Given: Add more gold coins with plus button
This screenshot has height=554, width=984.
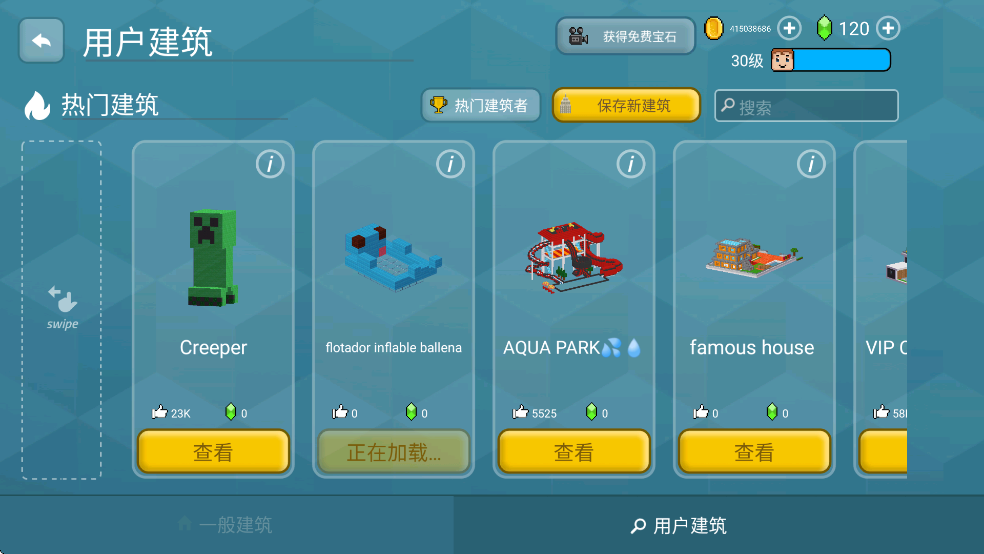Looking at the screenshot, I should (x=789, y=28).
